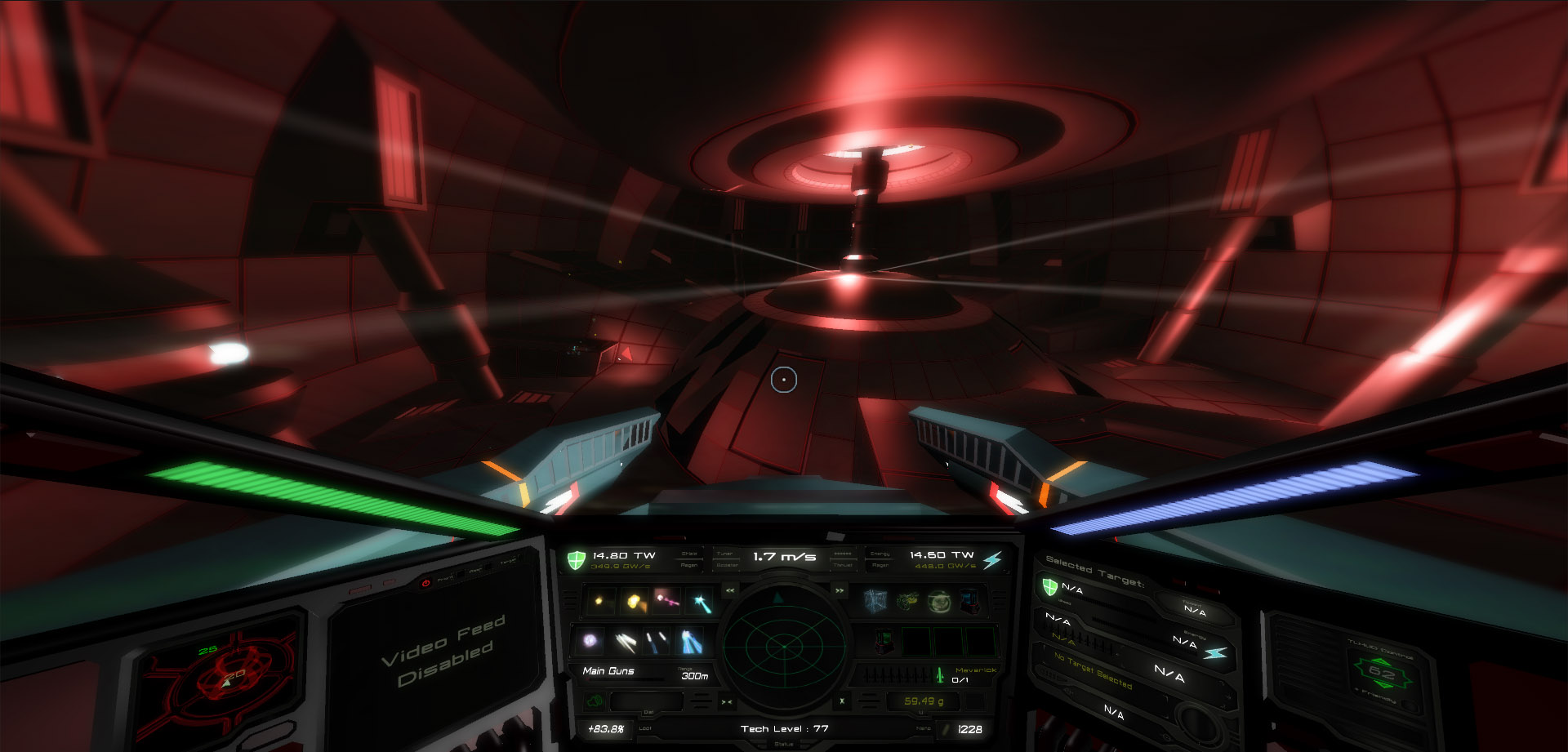Select the small yellow spark weapon slot
1568x752 pixels.
click(x=599, y=602)
